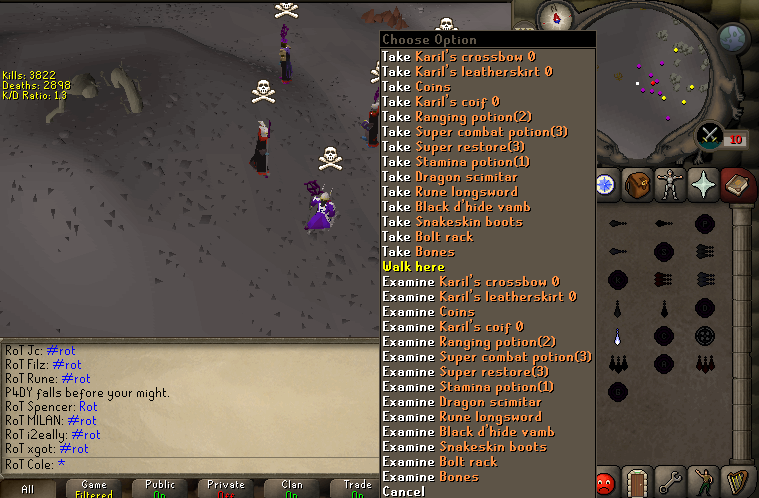
Task: Open the emotes tab
Action: point(703,482)
